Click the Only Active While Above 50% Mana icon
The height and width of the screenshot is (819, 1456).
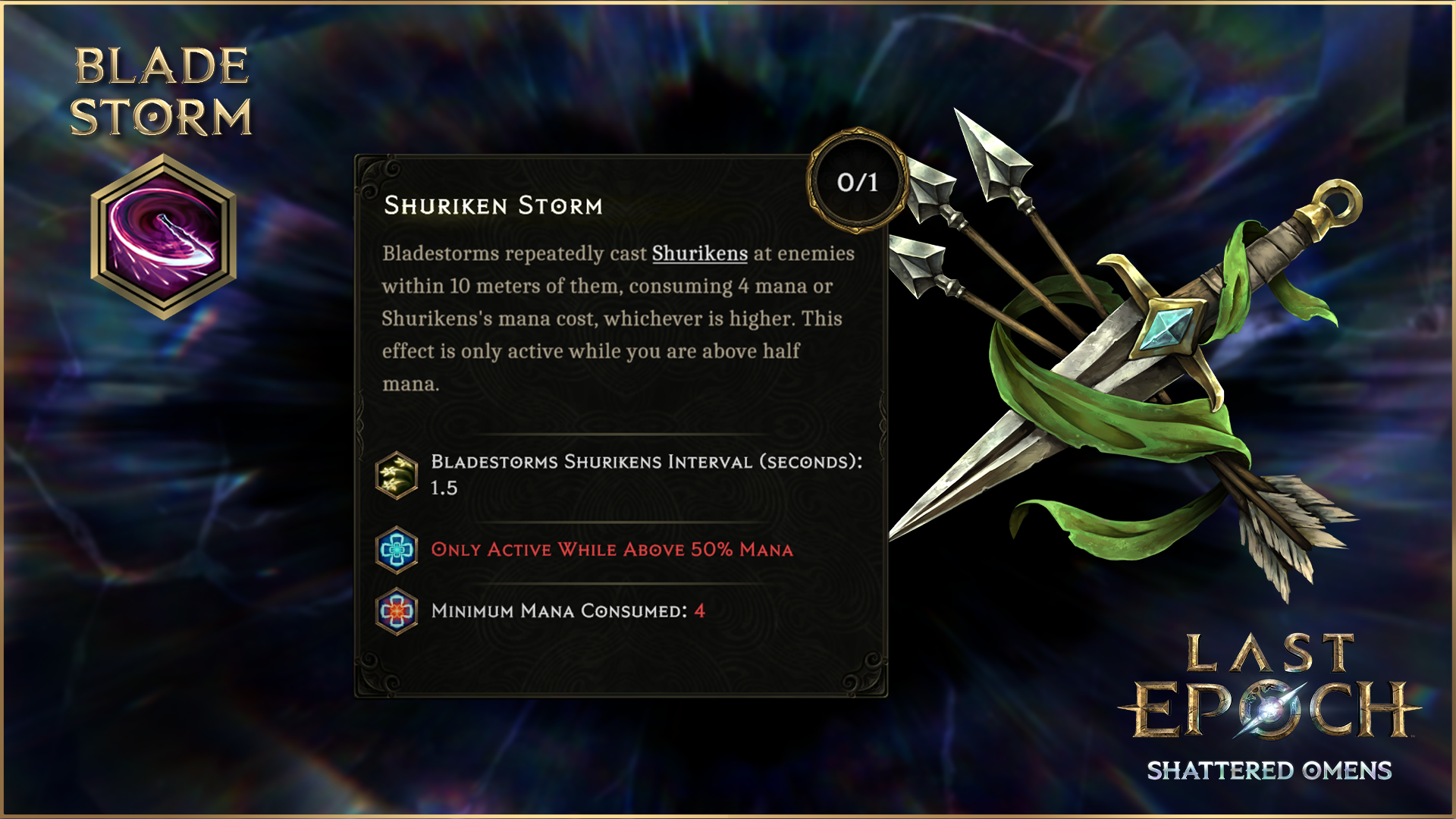pyautogui.click(x=397, y=550)
